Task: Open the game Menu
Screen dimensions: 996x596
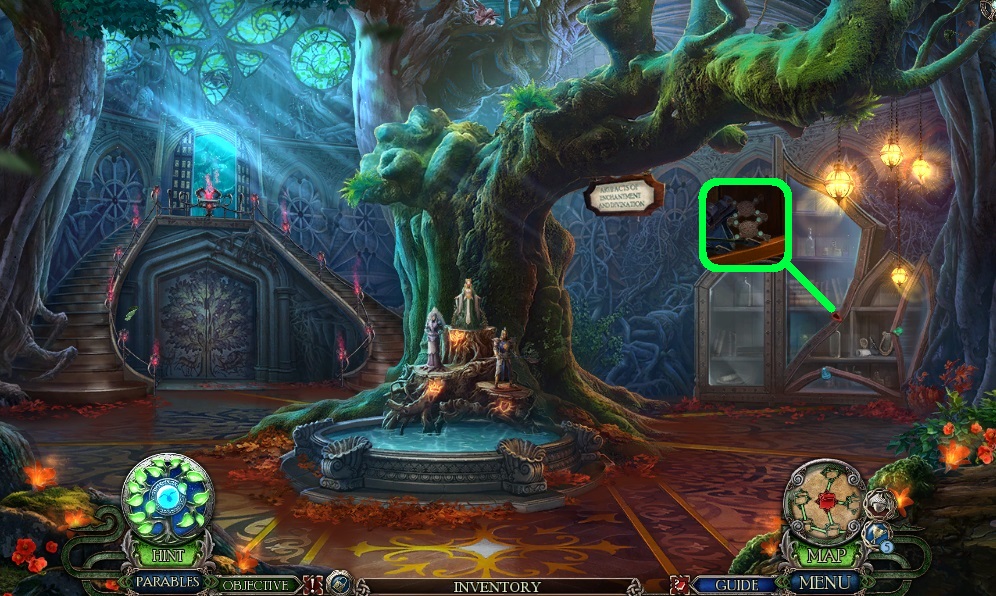Action: [824, 582]
